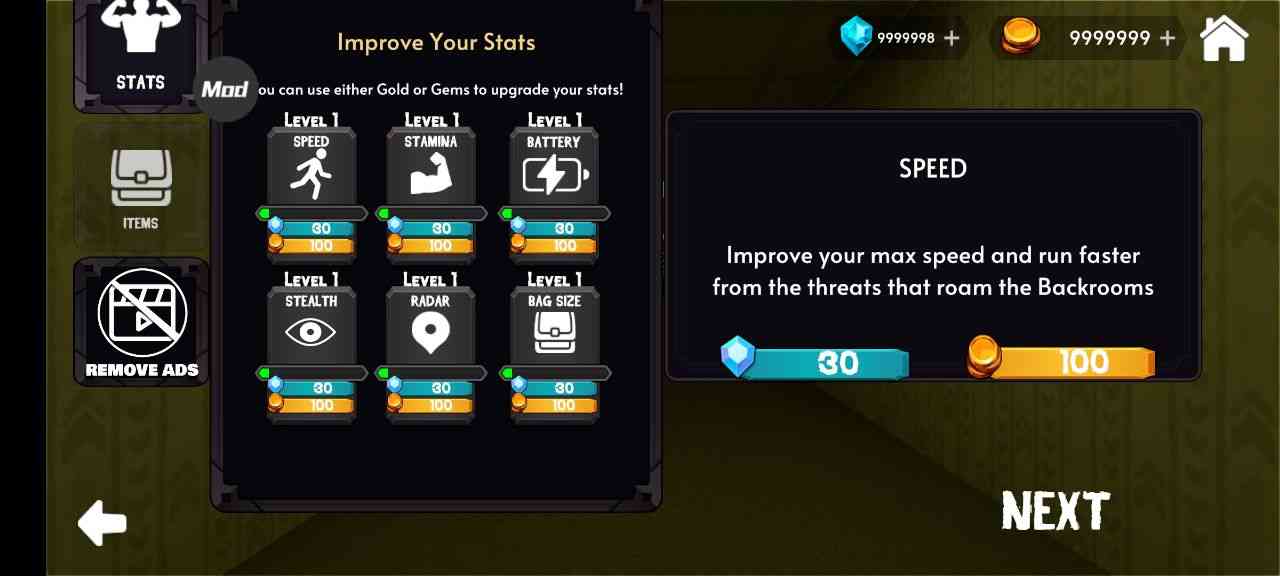The height and width of the screenshot is (576, 1280).
Task: Buy Battery upgrade with 30 gems
Action: pos(562,229)
